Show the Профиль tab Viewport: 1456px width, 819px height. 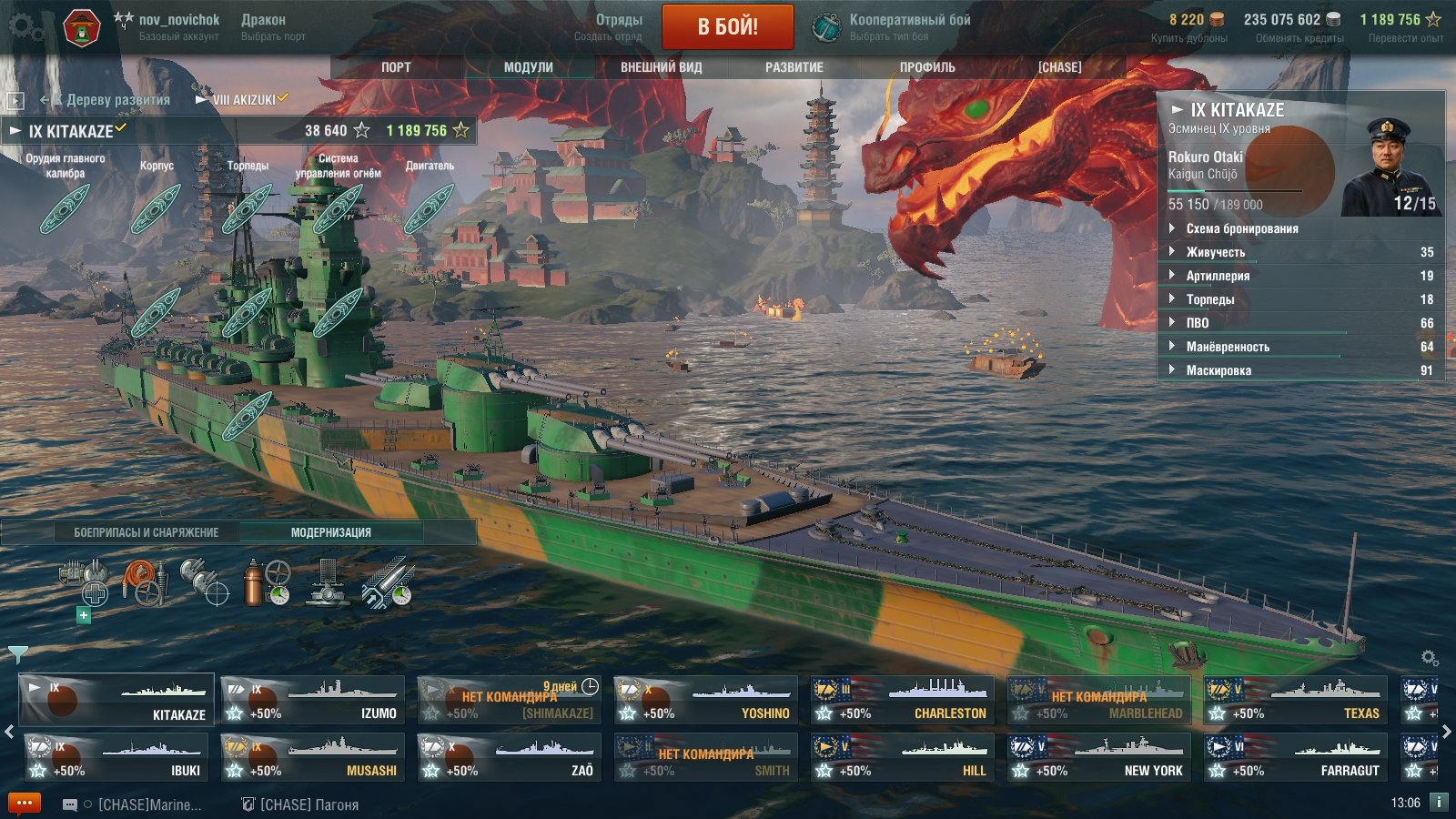[x=927, y=67]
